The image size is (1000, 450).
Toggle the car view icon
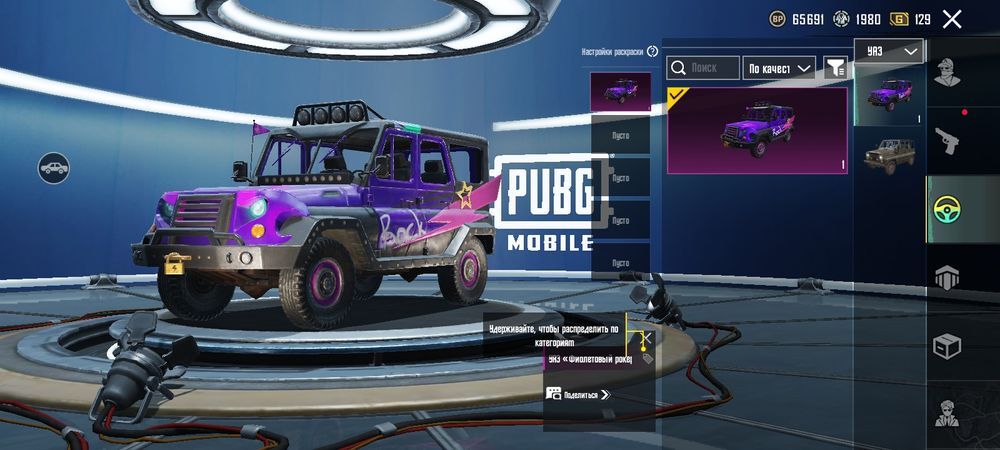(x=54, y=168)
